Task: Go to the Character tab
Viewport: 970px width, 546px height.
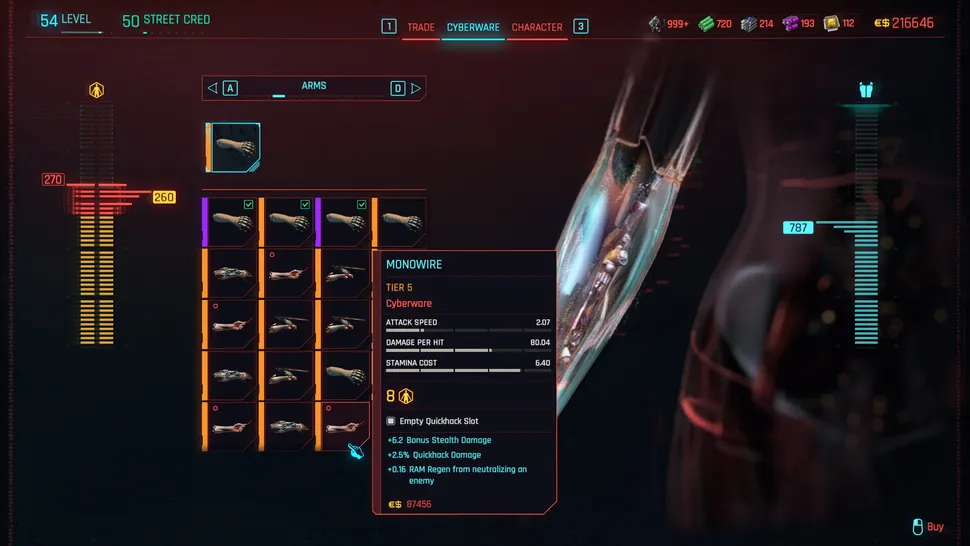Action: pyautogui.click(x=537, y=27)
